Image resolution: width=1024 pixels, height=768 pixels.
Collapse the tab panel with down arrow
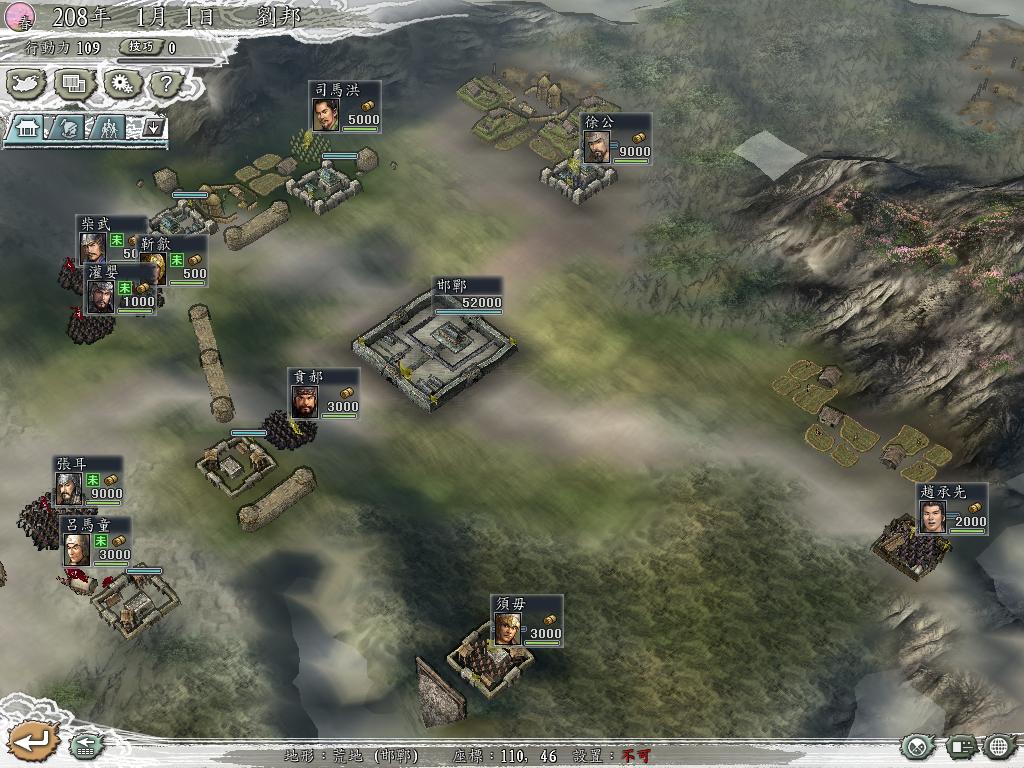pos(154,128)
